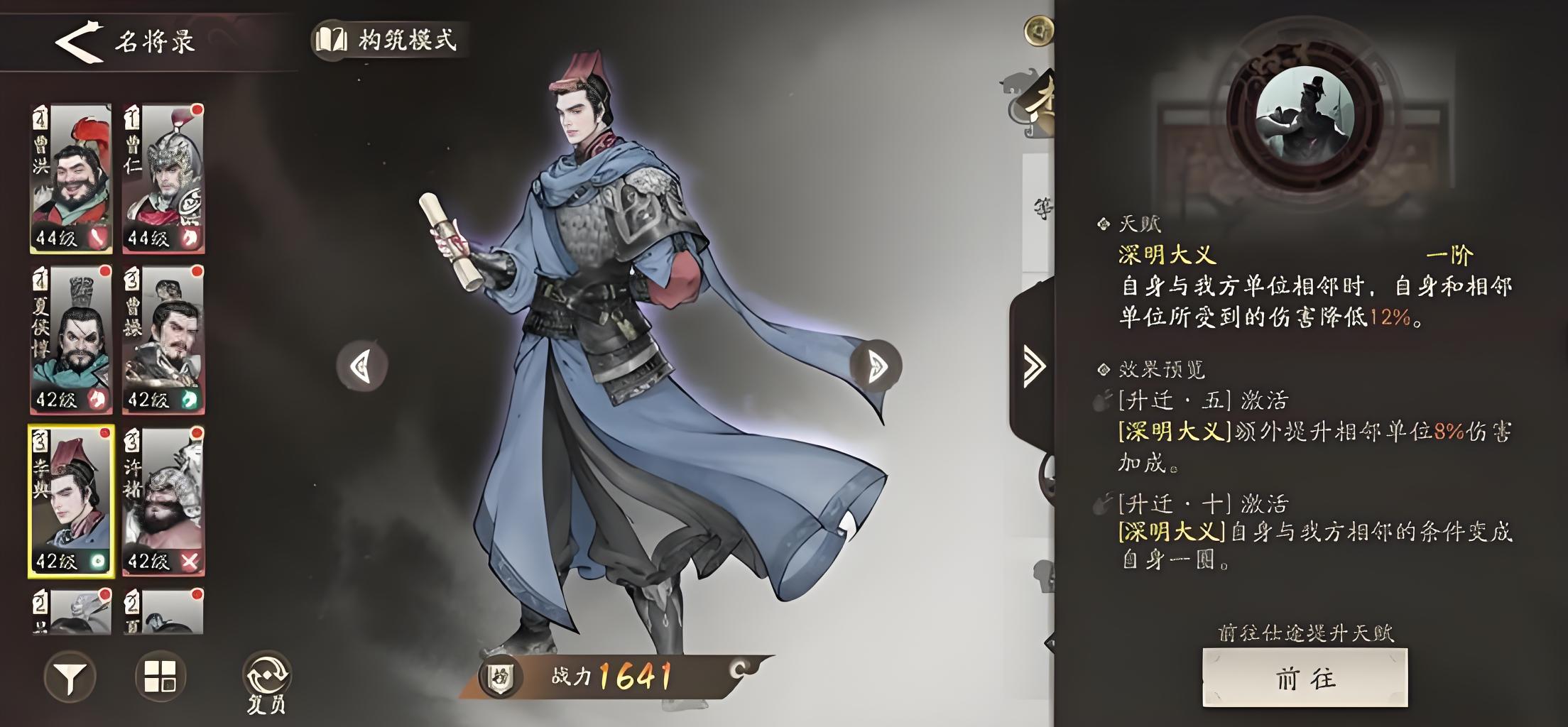1568x727 pixels.
Task: Tap the 复员 demobilize button
Action: pyautogui.click(x=266, y=681)
